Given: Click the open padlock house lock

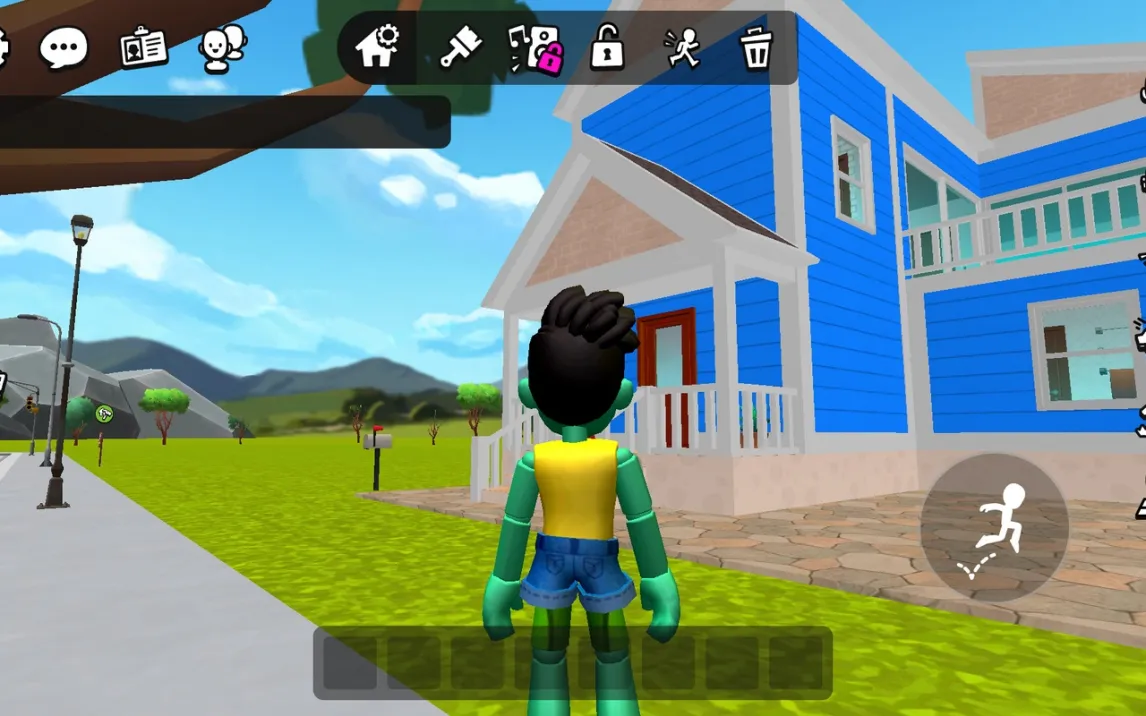Looking at the screenshot, I should pyautogui.click(x=607, y=47).
